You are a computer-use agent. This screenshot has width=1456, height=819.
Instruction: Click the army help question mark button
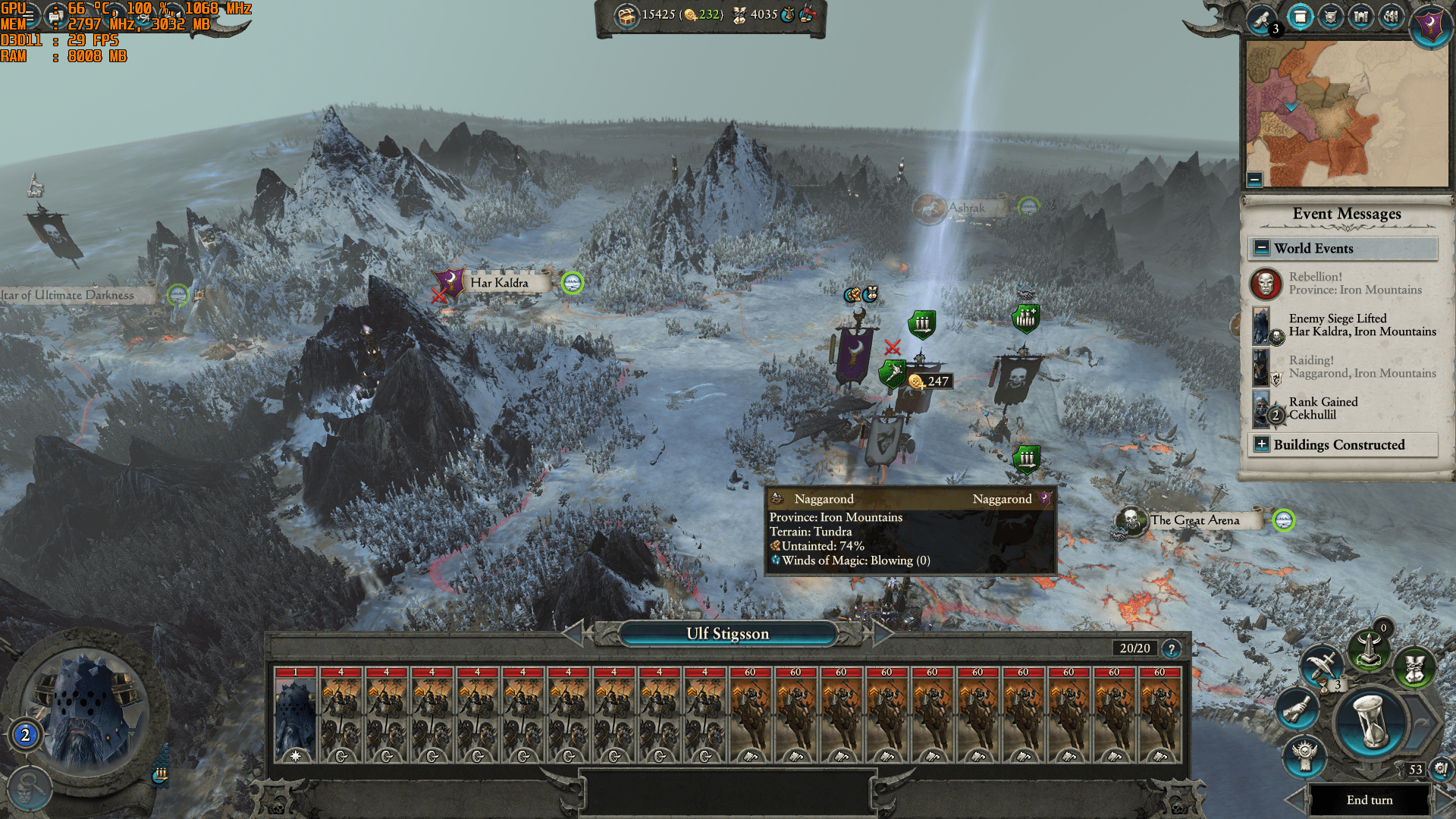[x=1172, y=649]
